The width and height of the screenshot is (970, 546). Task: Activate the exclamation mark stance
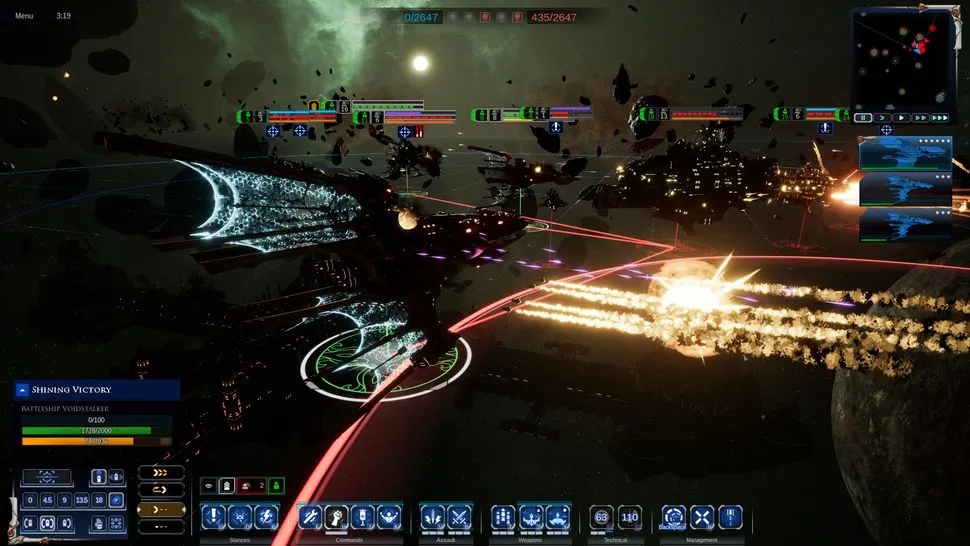click(213, 516)
